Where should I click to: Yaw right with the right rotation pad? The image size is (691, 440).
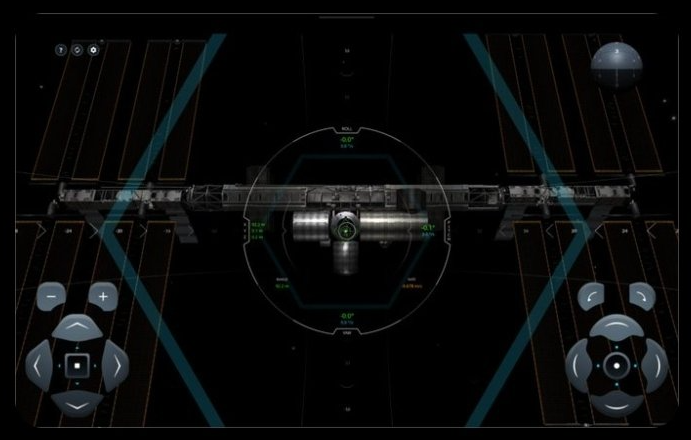(654, 366)
